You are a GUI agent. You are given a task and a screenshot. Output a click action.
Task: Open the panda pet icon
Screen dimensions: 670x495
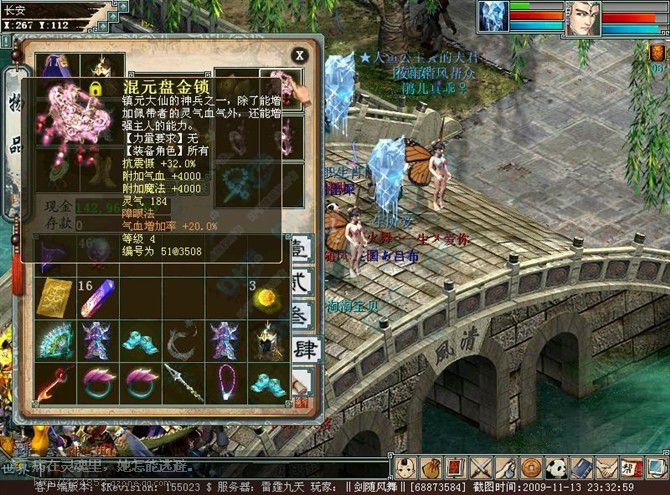click(557, 467)
